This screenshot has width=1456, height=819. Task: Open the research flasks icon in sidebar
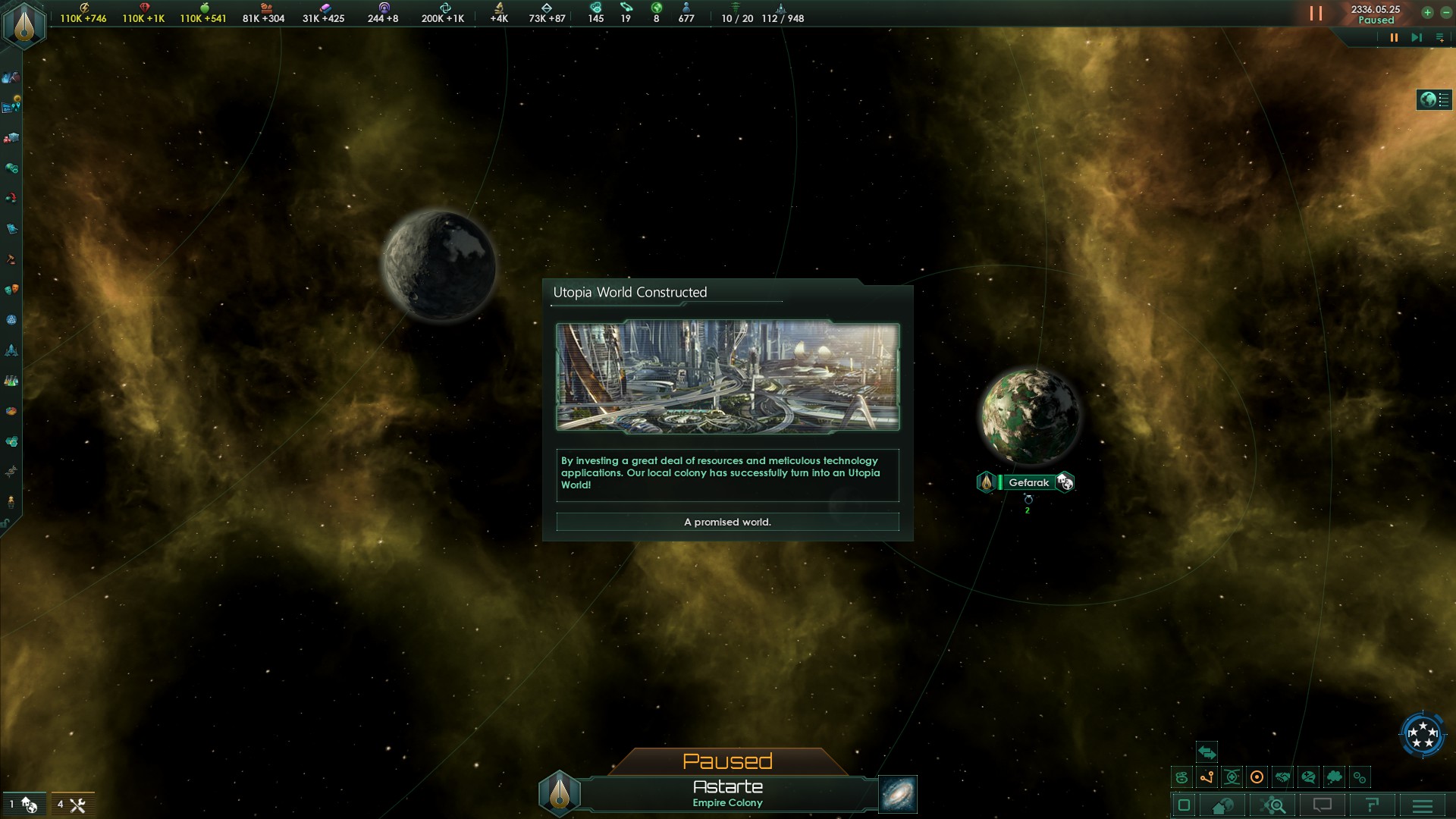(11, 381)
